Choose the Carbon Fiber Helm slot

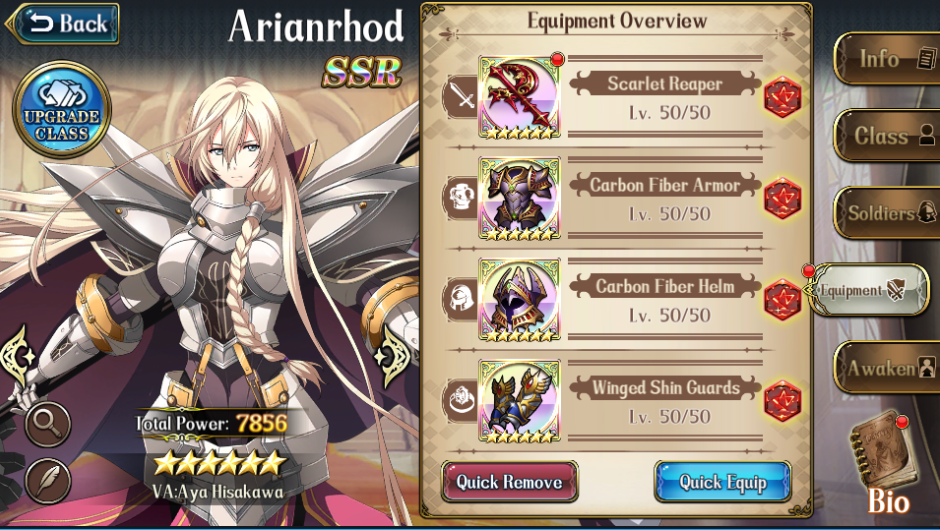(519, 300)
